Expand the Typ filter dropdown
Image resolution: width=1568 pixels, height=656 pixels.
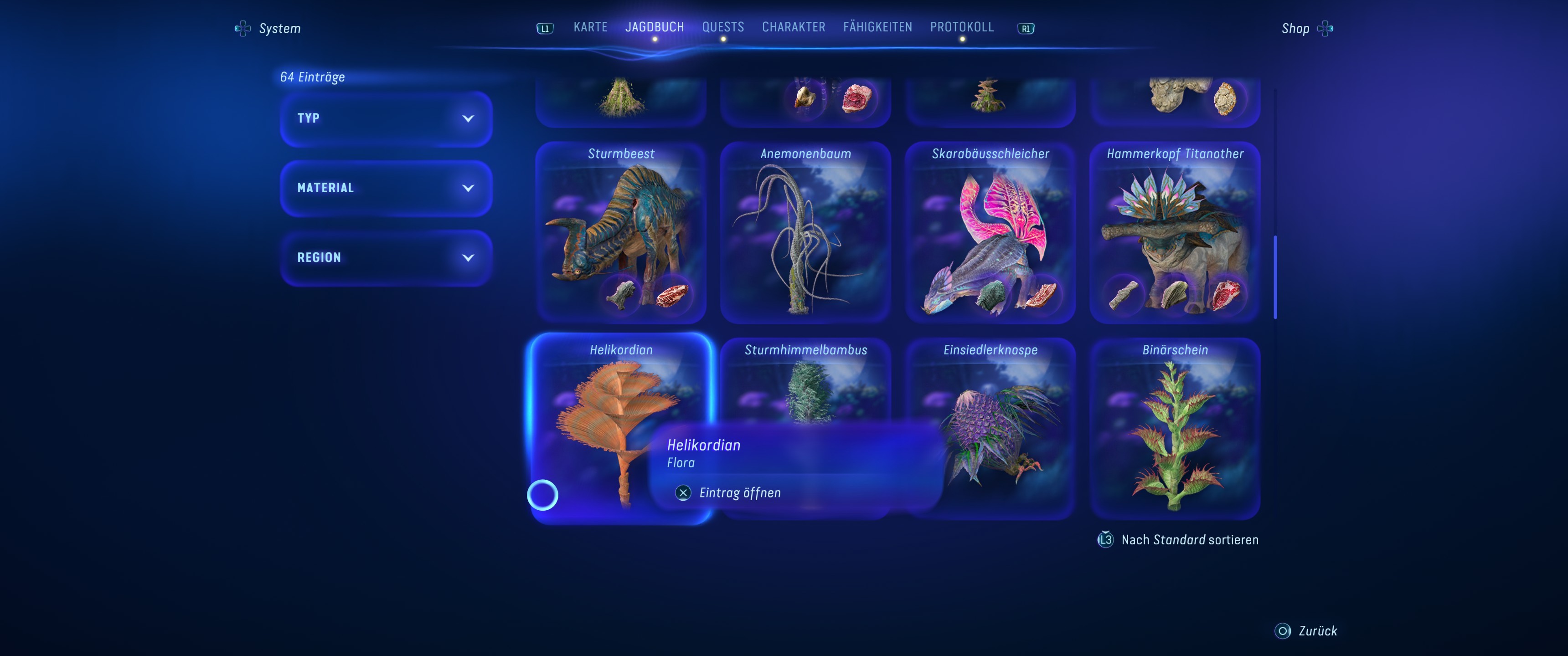click(x=385, y=118)
